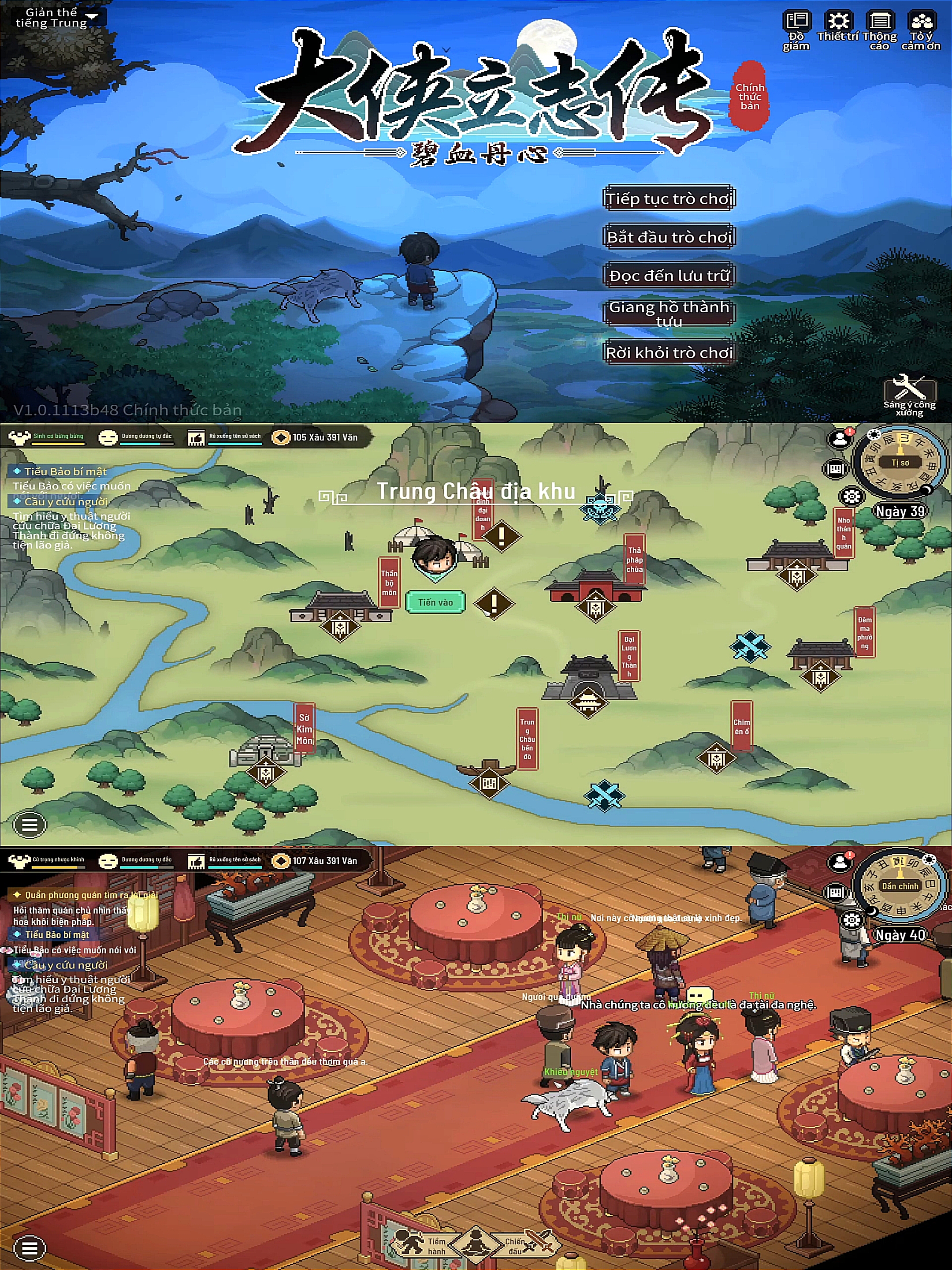This screenshot has height=1270, width=952.
Task: Pick the Đêm ma phường location marker
Action: [820, 676]
